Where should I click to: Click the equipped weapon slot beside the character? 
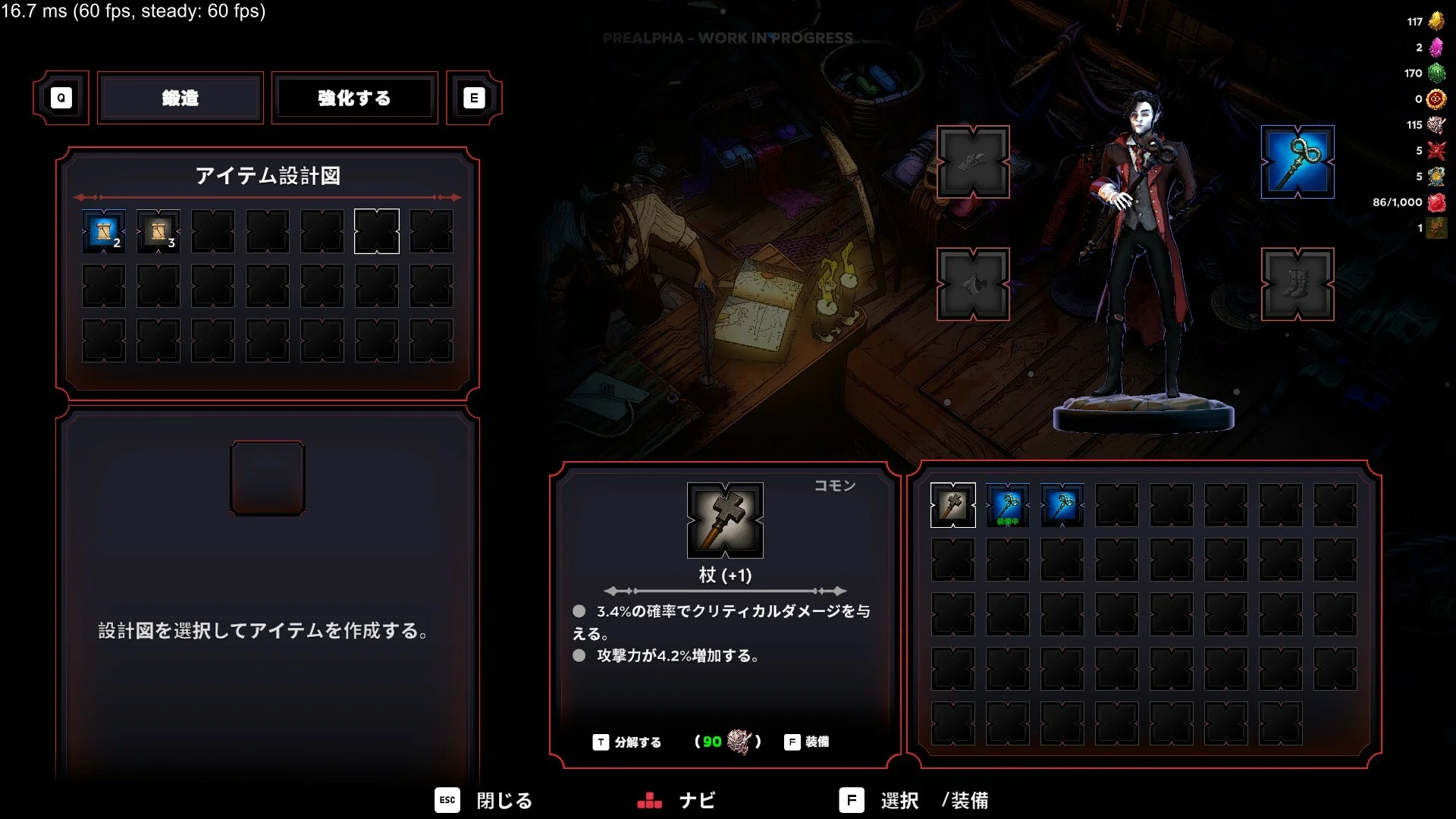[1297, 162]
